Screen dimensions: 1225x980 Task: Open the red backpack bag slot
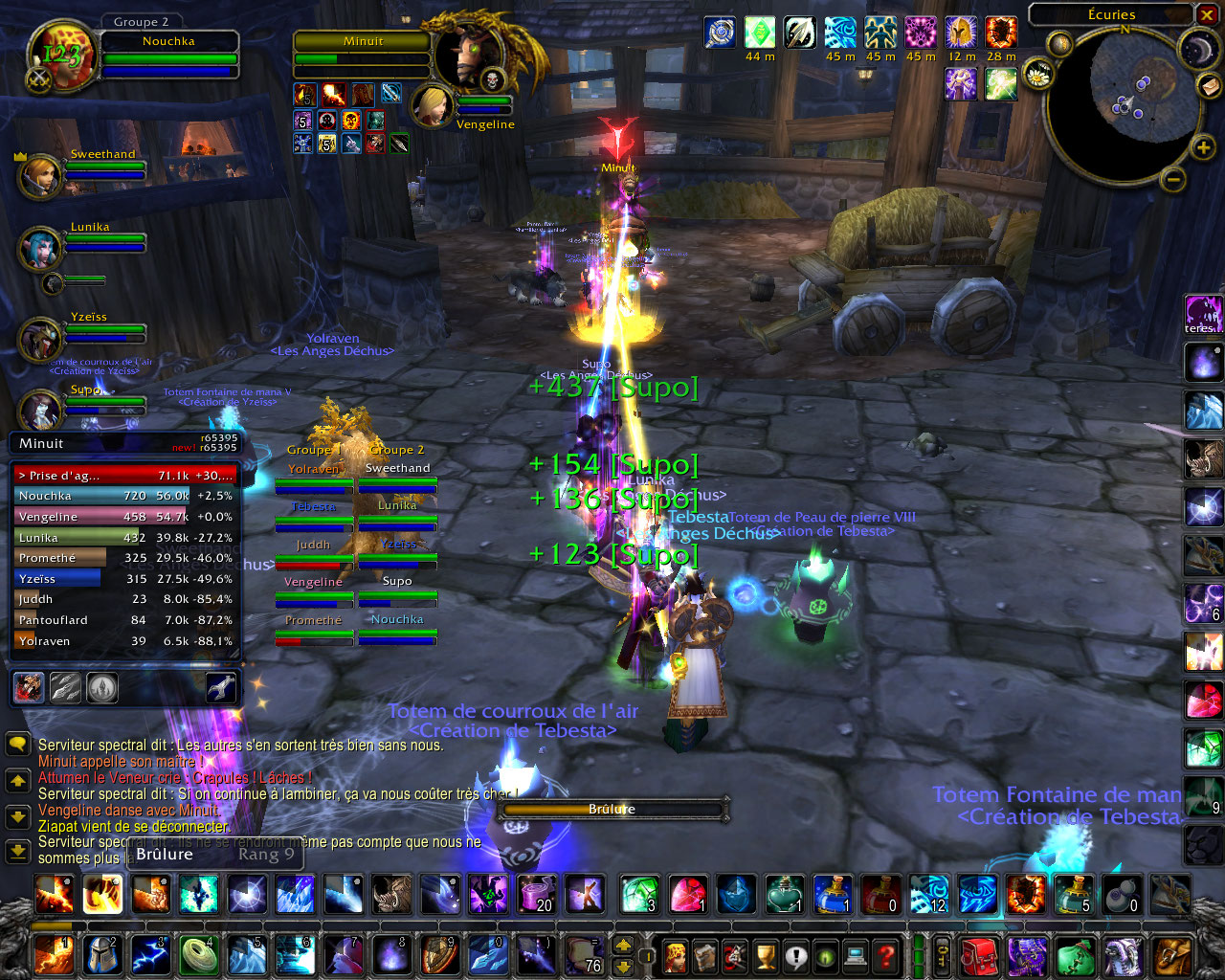(979, 955)
